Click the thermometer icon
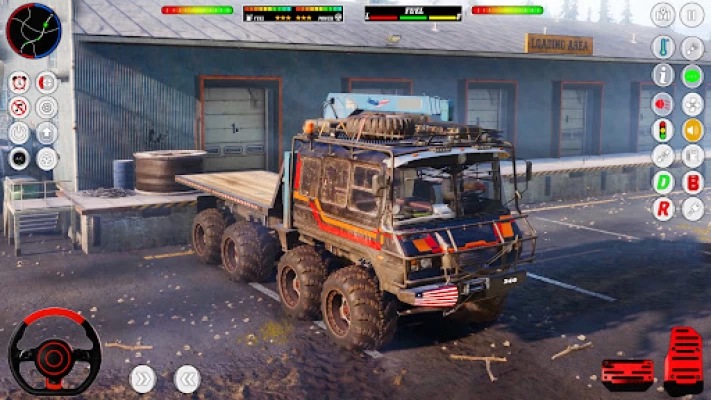 click(663, 48)
